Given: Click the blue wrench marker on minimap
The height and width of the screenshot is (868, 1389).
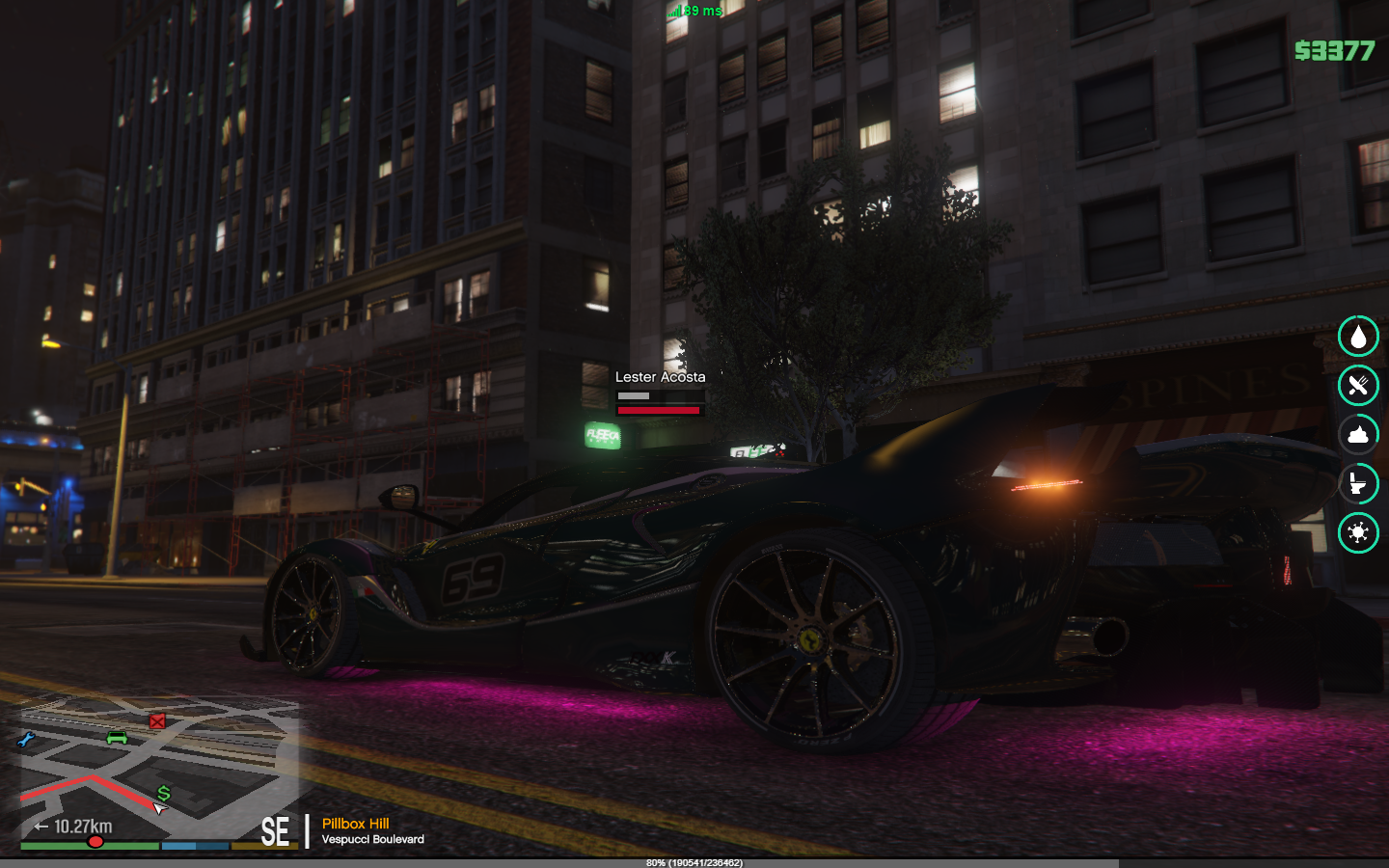Looking at the screenshot, I should click(x=26, y=741).
